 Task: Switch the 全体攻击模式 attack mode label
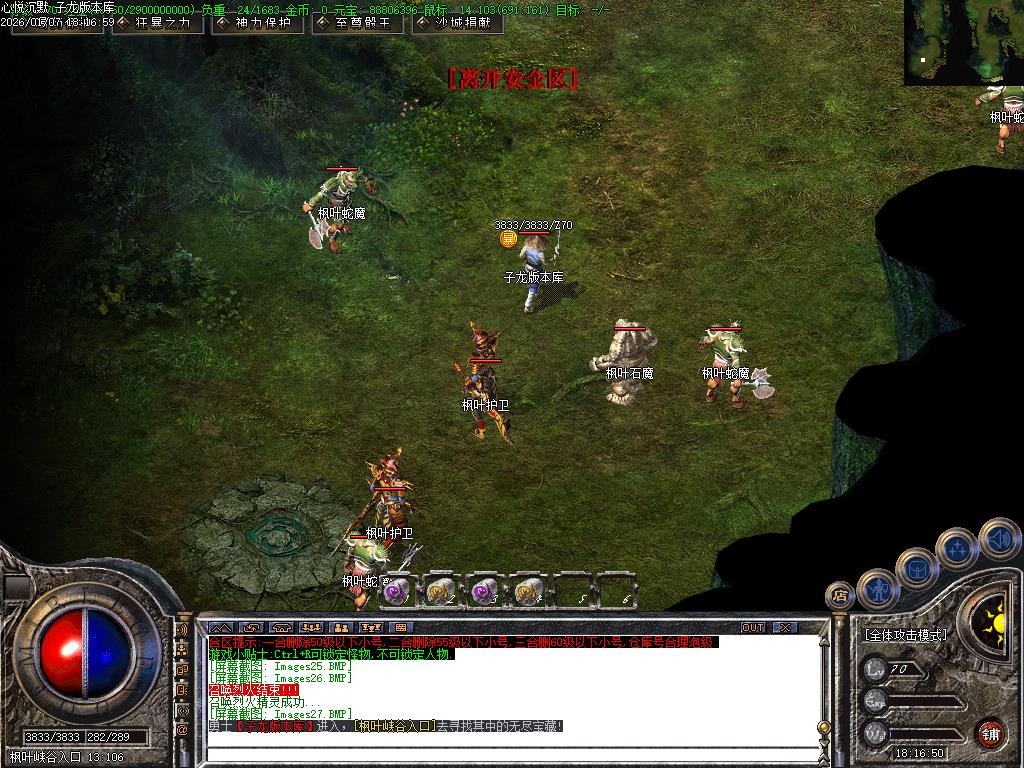tap(905, 635)
